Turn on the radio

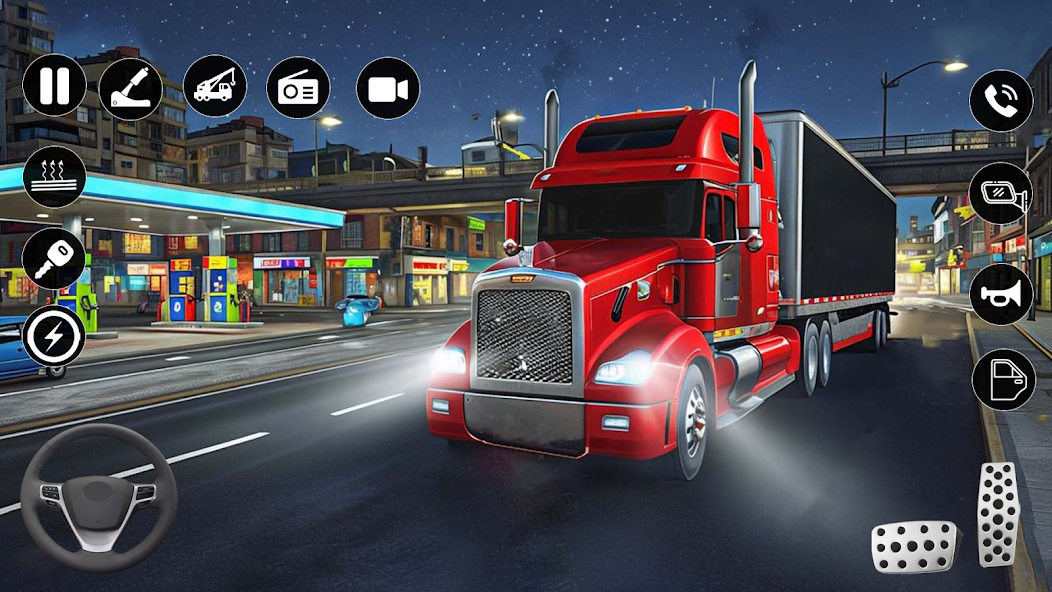(298, 88)
